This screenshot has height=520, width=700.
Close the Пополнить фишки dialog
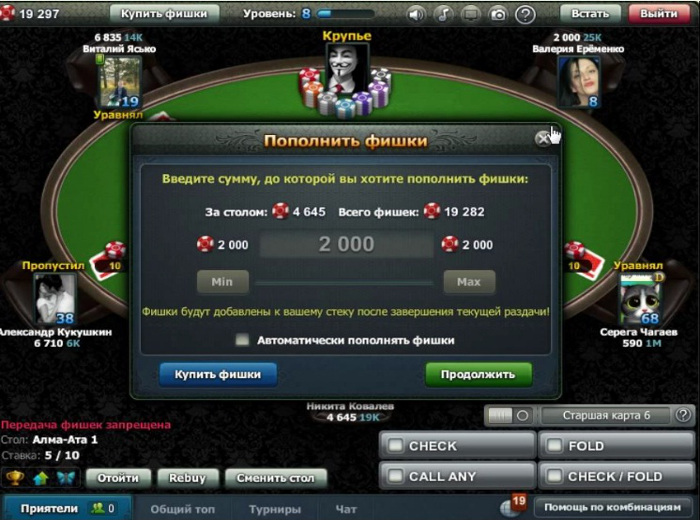tap(543, 139)
